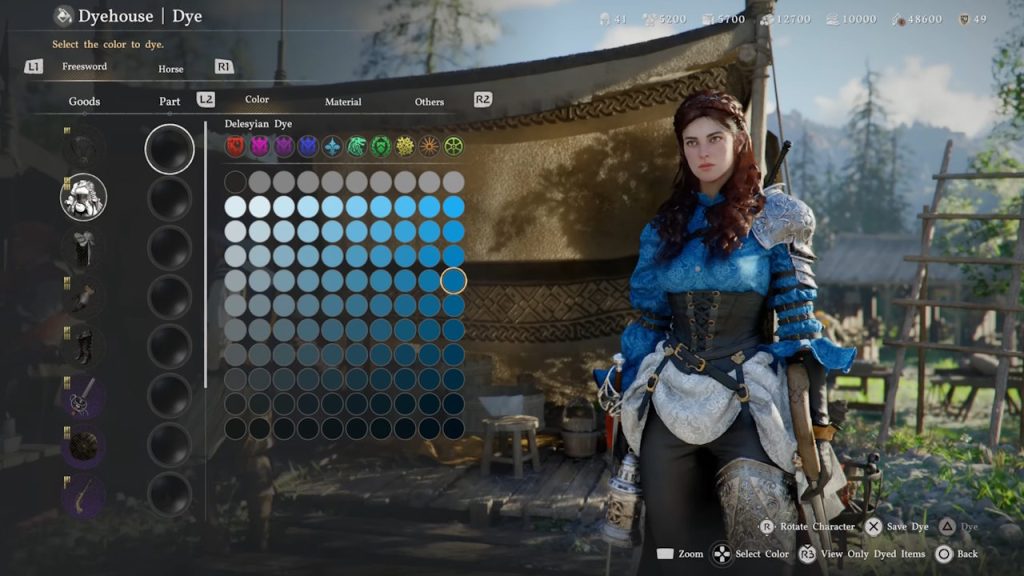Choose the yellow gear dye category
The width and height of the screenshot is (1024, 576).
pyautogui.click(x=405, y=147)
